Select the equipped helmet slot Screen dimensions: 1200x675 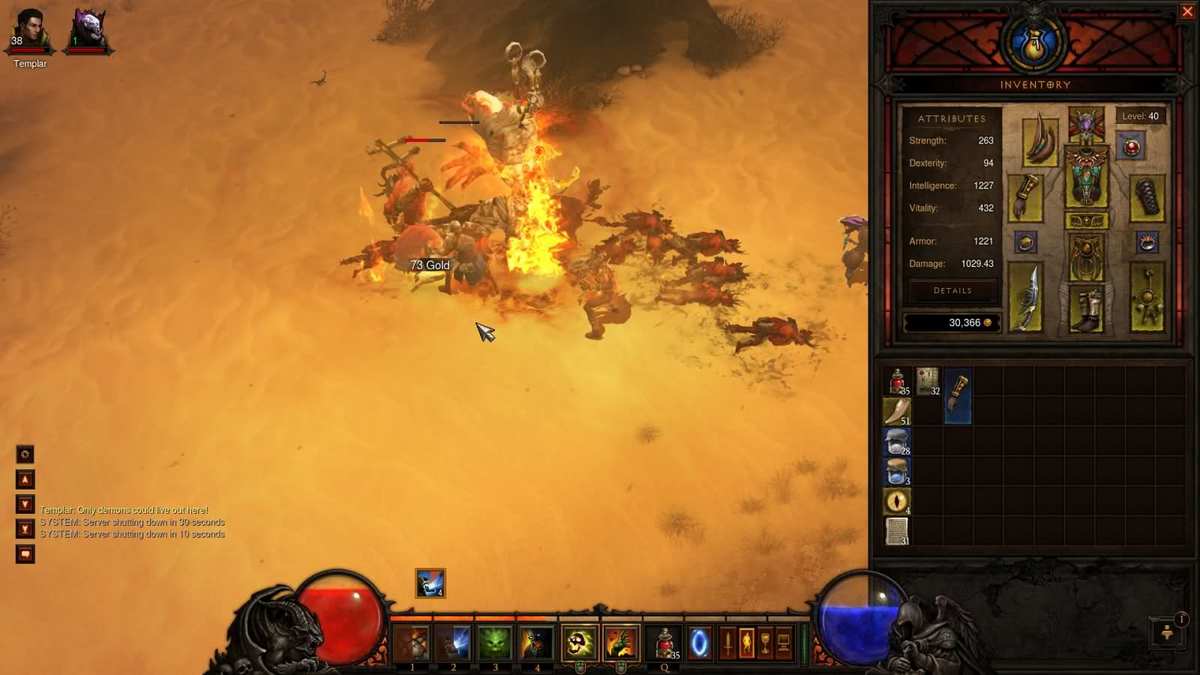[x=1086, y=124]
